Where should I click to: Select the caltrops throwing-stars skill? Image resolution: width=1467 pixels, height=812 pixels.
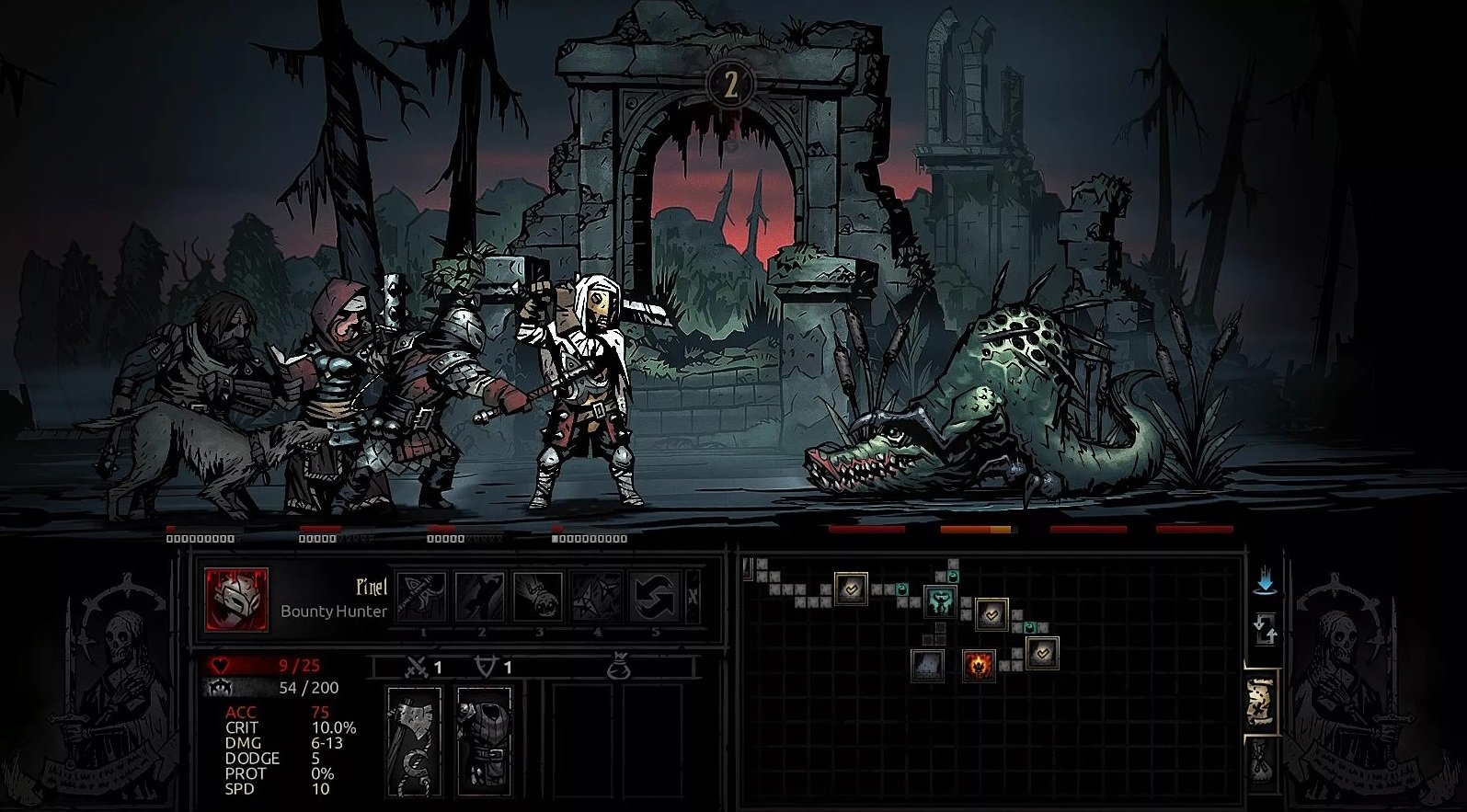pyautogui.click(x=596, y=598)
